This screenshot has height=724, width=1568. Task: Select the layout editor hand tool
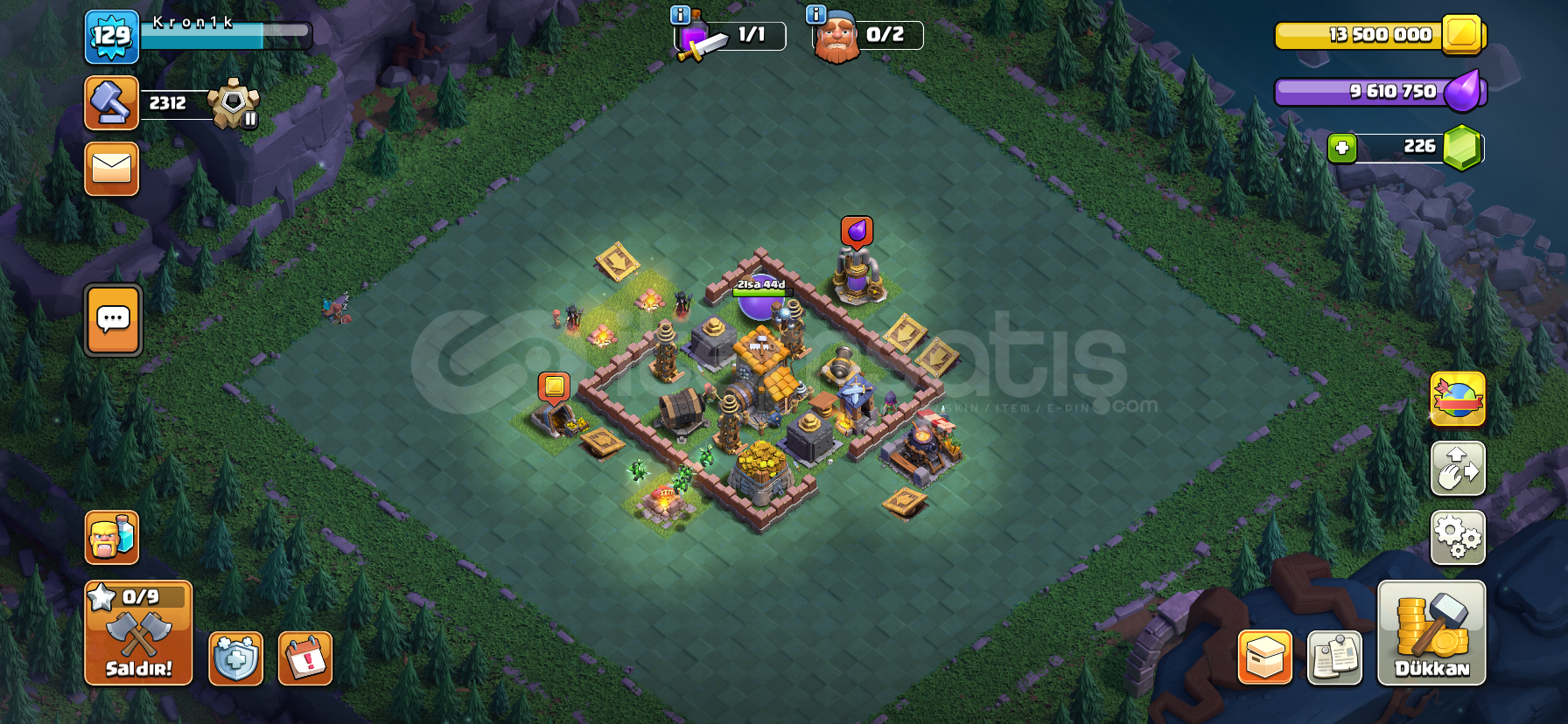point(1457,470)
